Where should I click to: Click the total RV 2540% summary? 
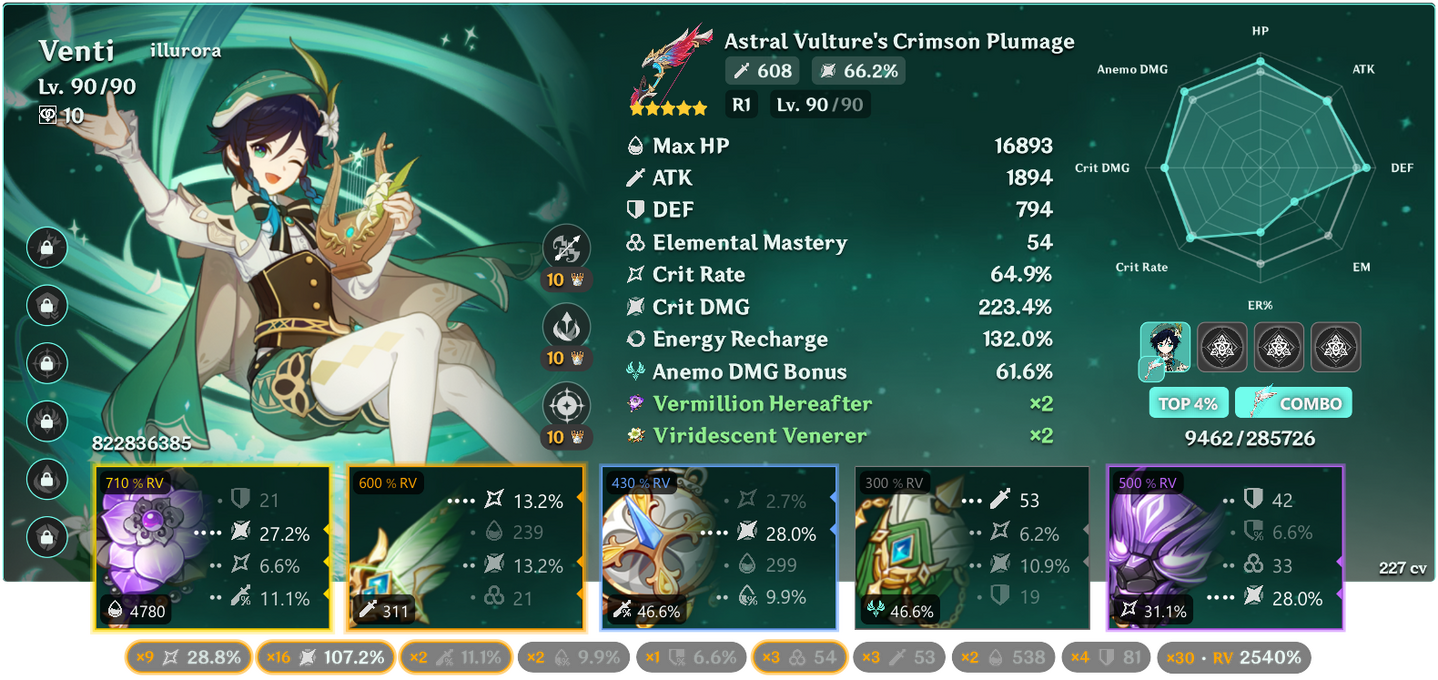click(1234, 657)
